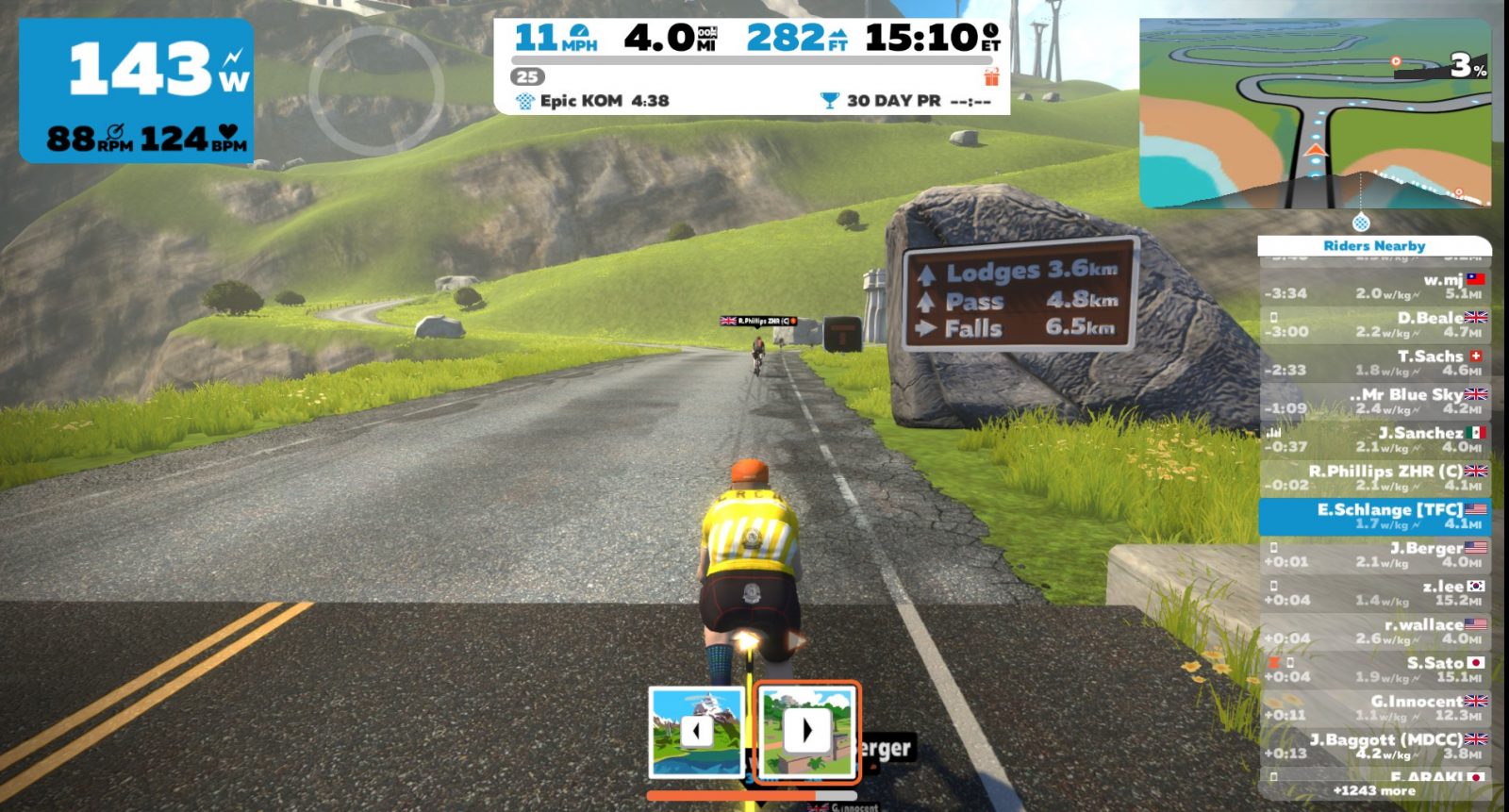
Task: Select rider J.Sanchez in the list
Action: [x=1374, y=439]
